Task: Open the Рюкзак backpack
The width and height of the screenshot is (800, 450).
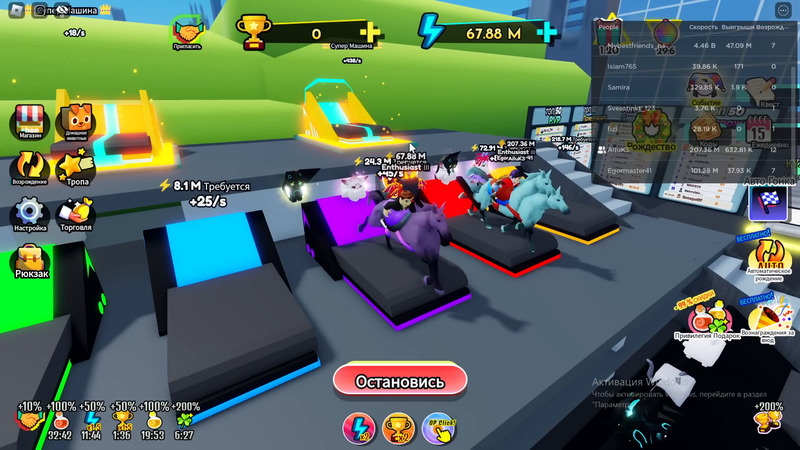Action: (30, 261)
